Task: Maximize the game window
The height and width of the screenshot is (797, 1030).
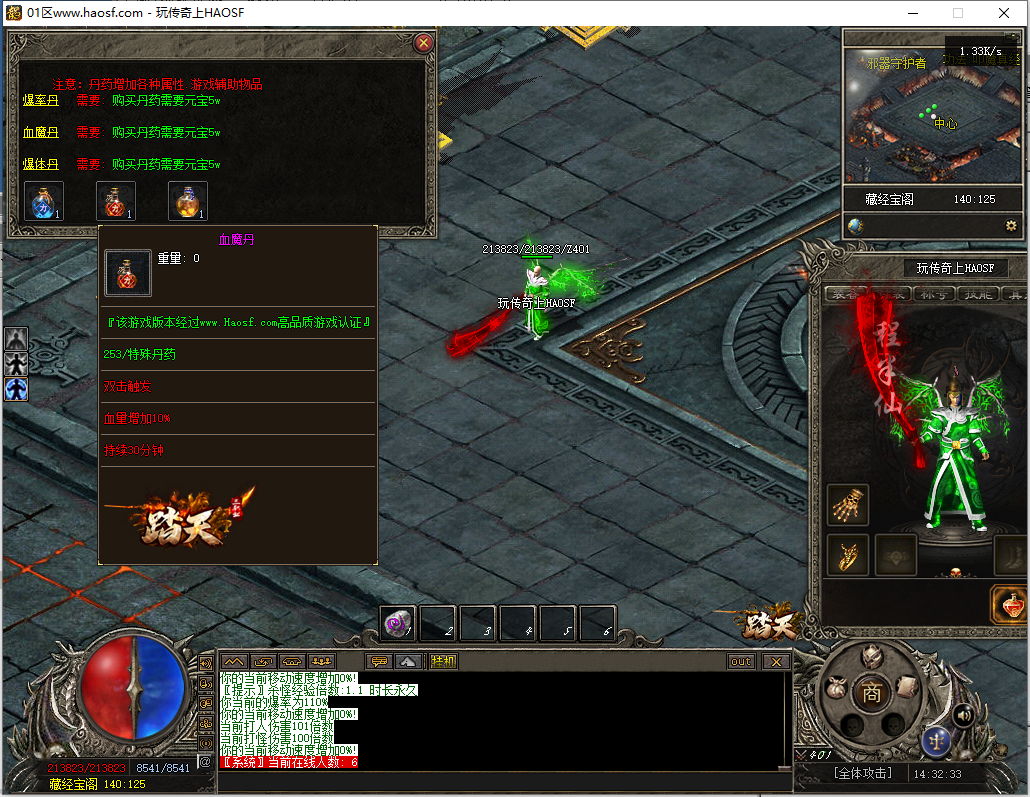Action: [957, 13]
